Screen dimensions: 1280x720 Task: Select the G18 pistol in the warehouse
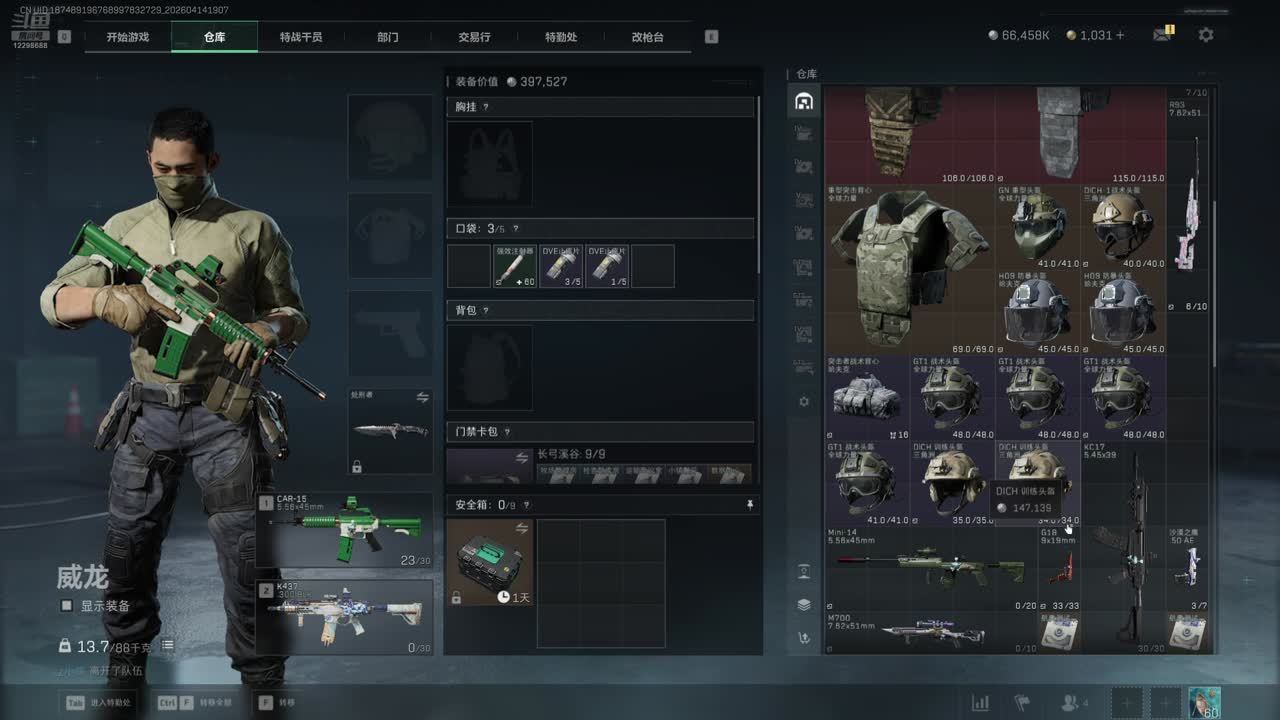tap(1060, 568)
